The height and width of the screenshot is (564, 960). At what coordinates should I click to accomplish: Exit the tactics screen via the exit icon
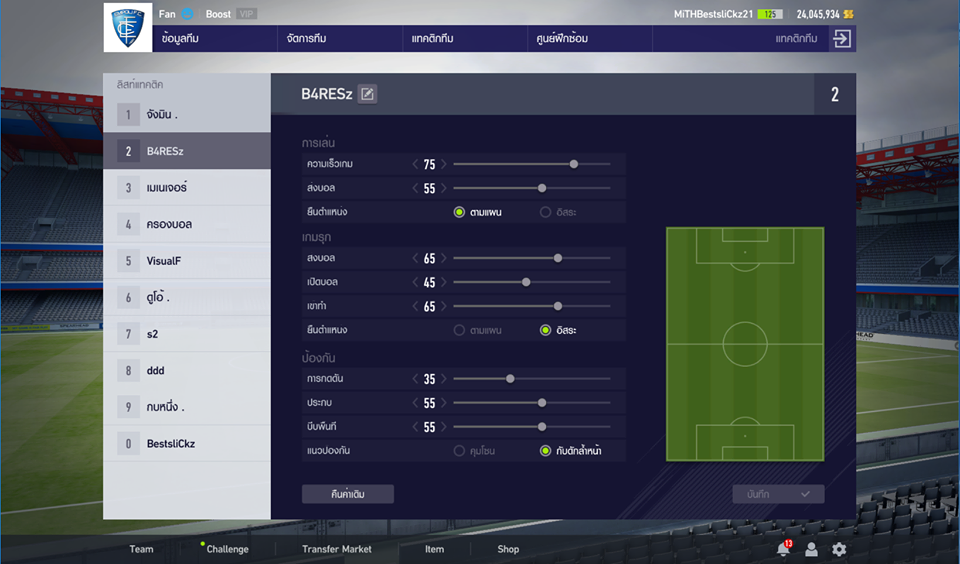click(842, 38)
